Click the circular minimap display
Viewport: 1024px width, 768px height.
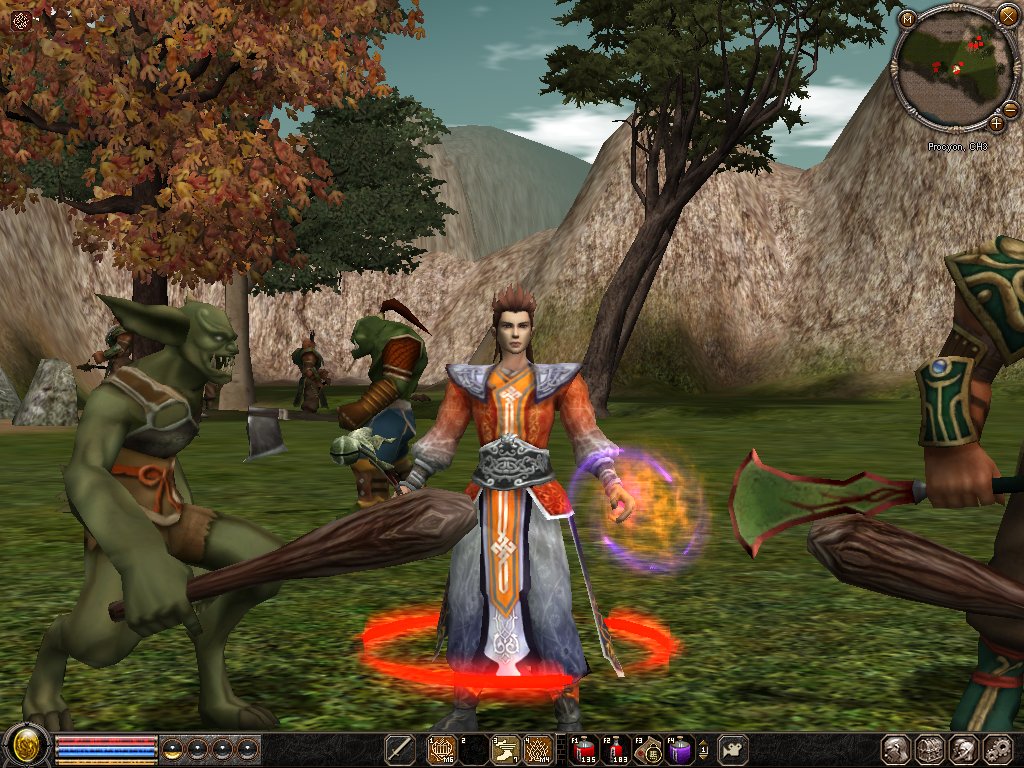pos(954,68)
